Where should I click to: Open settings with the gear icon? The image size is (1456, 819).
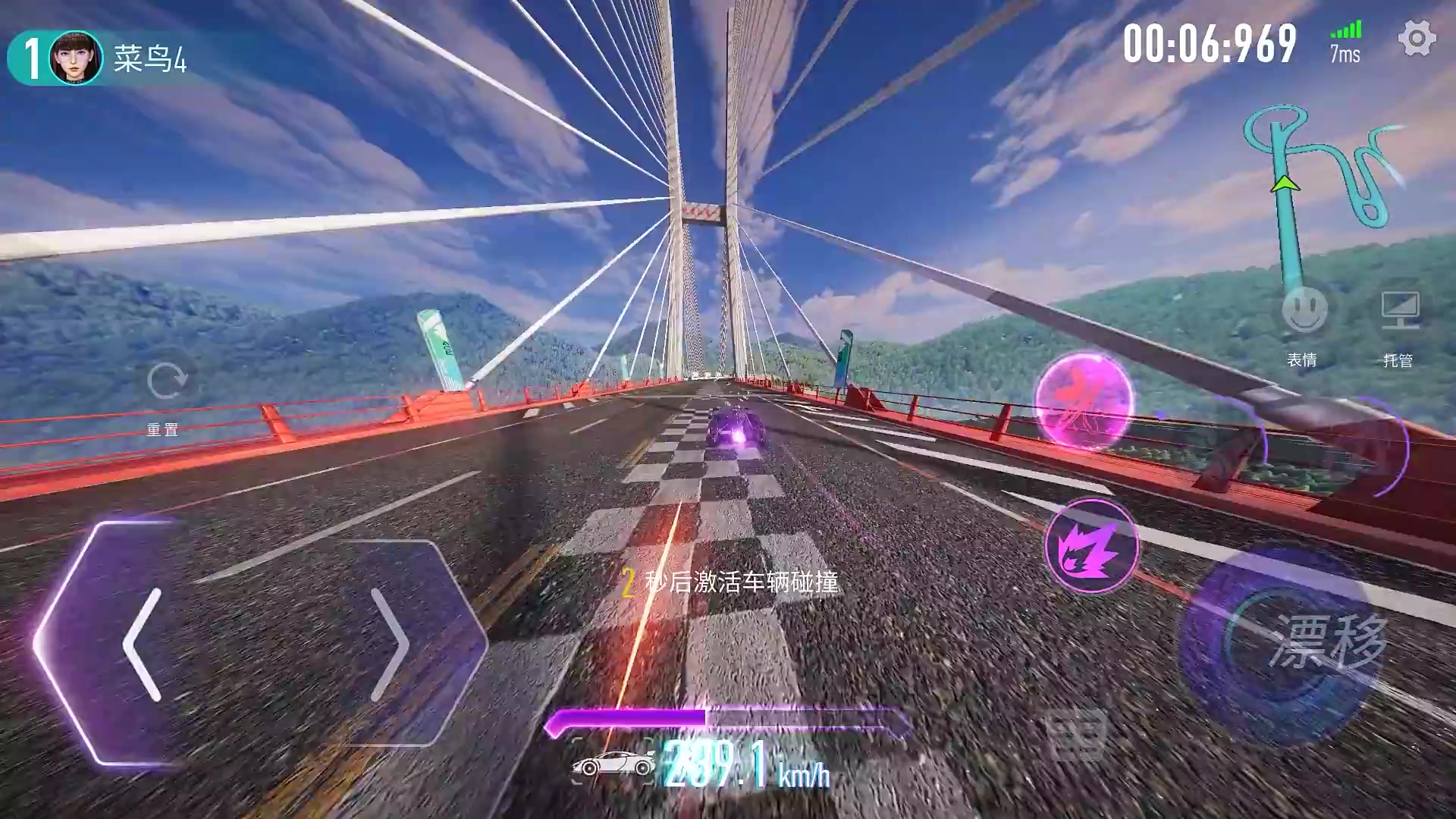1417,39
